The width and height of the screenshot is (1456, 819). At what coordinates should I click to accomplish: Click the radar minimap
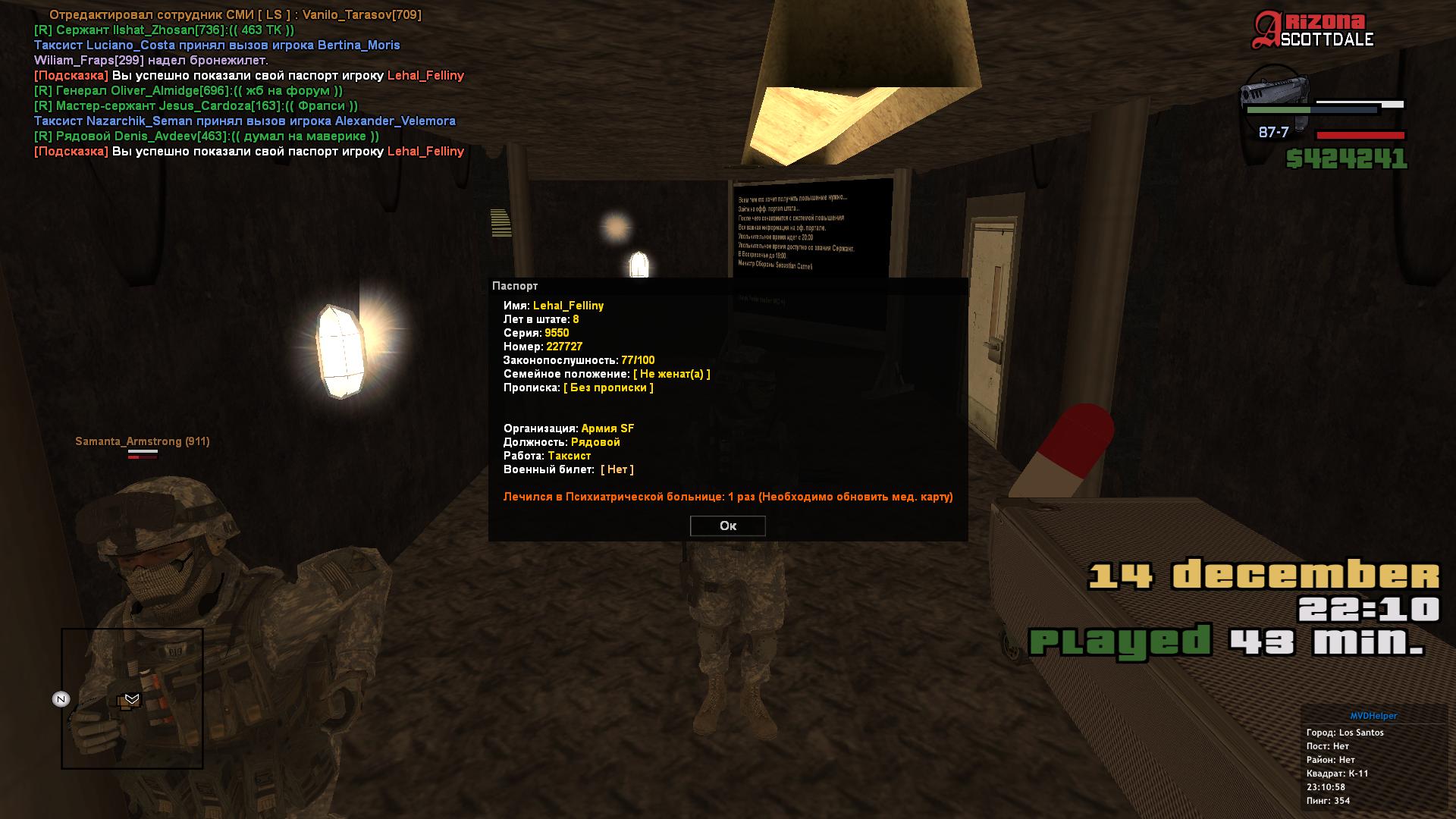133,698
